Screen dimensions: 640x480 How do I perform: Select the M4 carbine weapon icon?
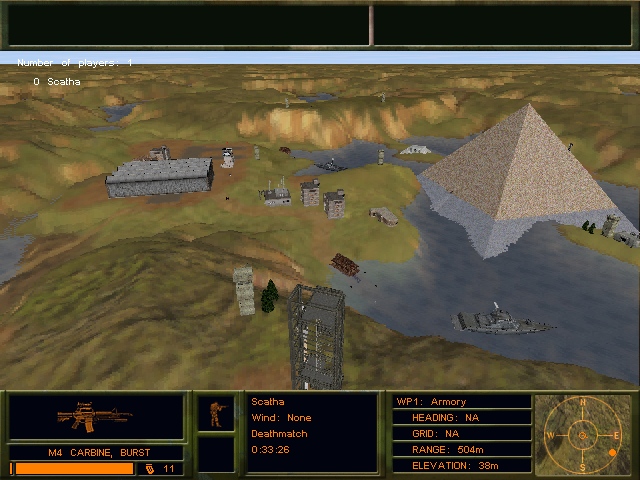click(95, 415)
